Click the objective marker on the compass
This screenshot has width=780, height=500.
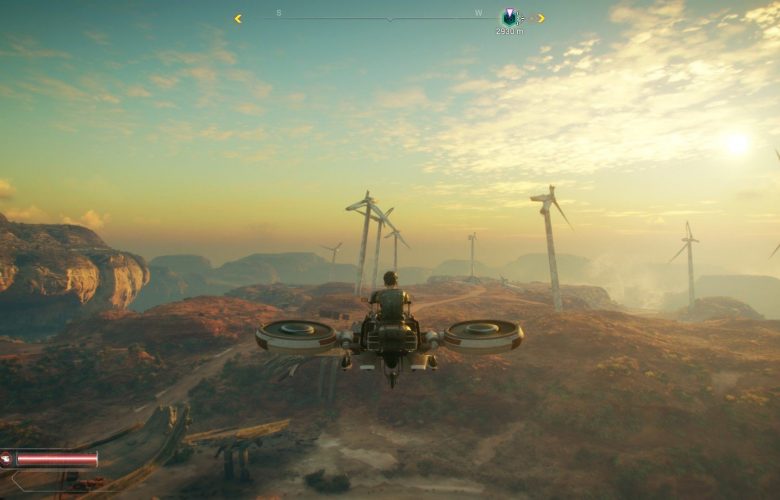pyautogui.click(x=509, y=16)
